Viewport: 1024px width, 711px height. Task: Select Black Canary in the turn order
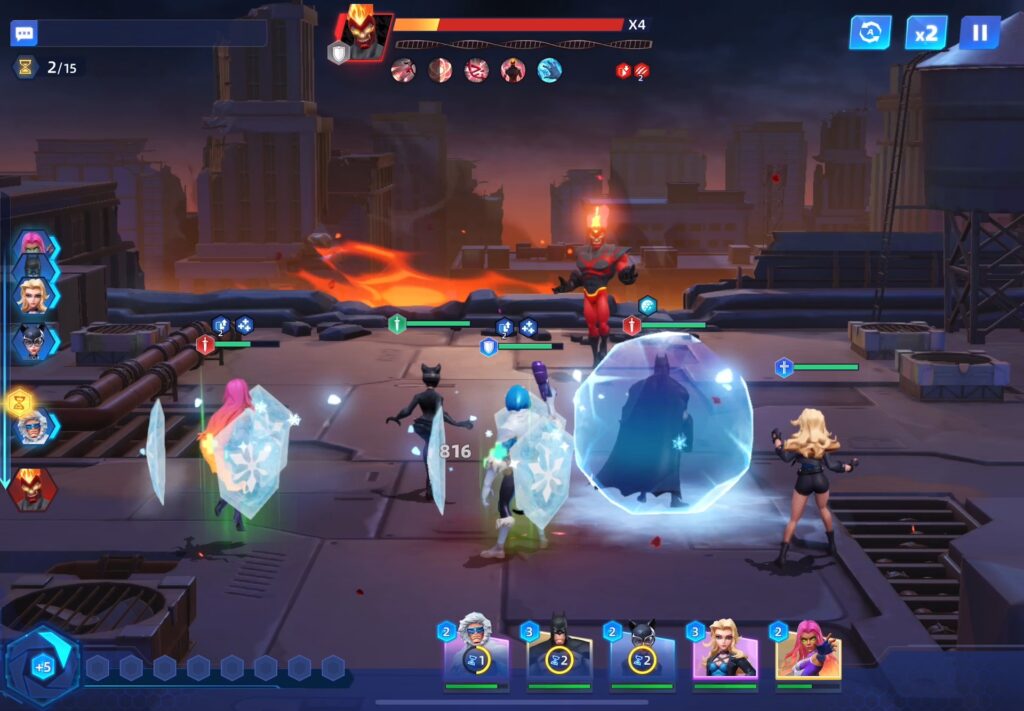[x=34, y=295]
